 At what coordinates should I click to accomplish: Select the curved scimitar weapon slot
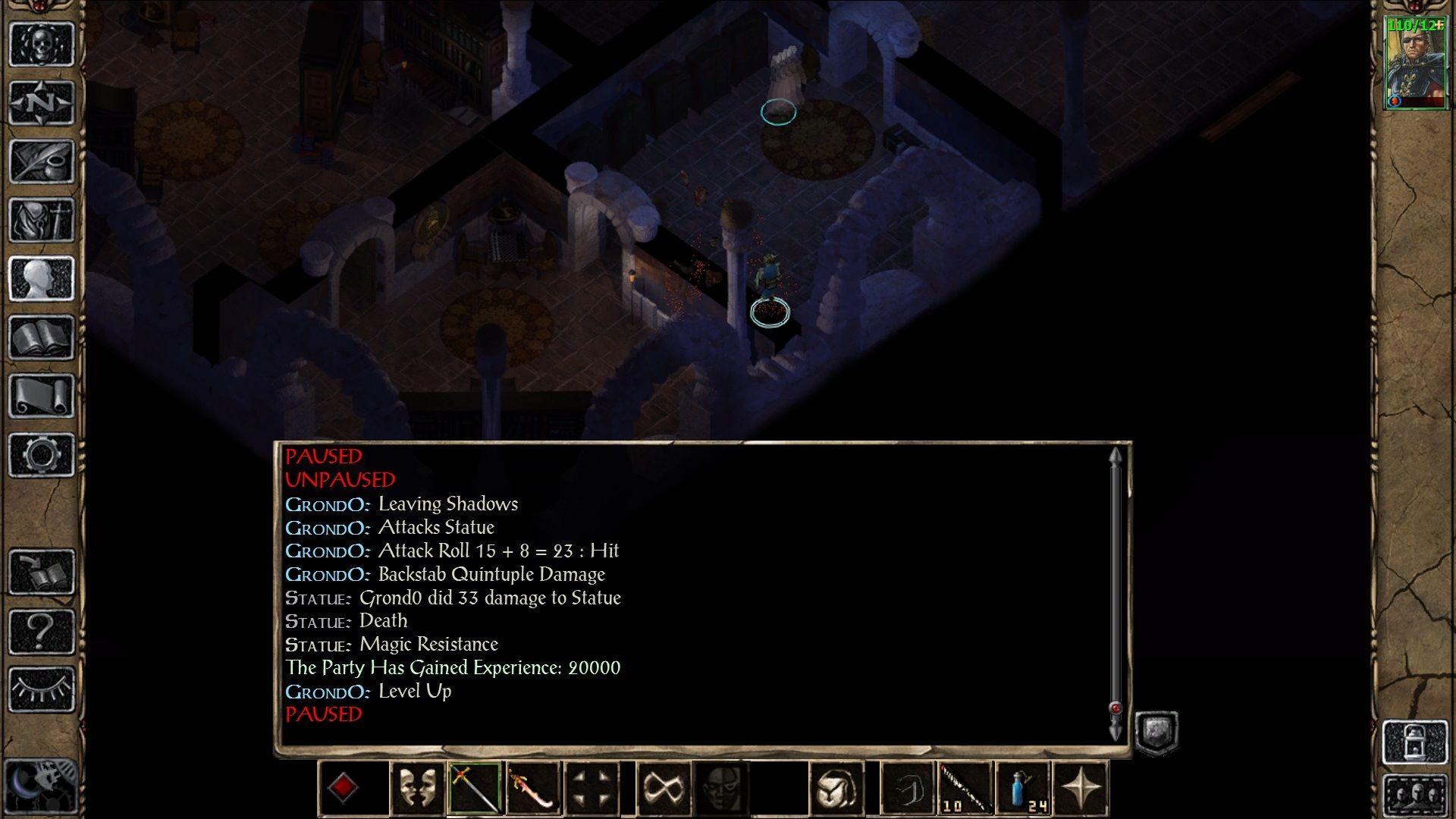[x=533, y=788]
